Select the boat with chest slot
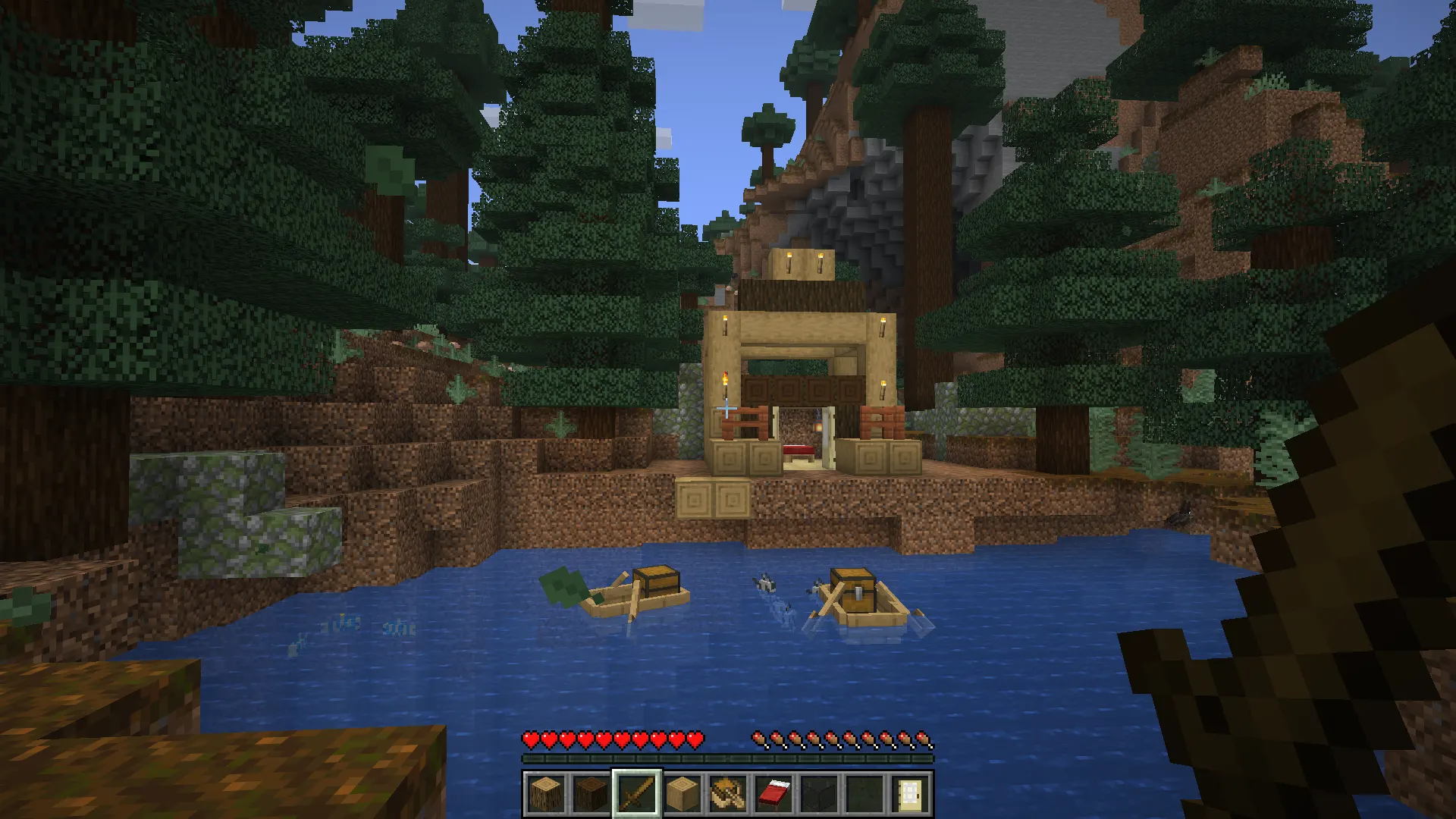This screenshot has height=819, width=1456. click(728, 794)
